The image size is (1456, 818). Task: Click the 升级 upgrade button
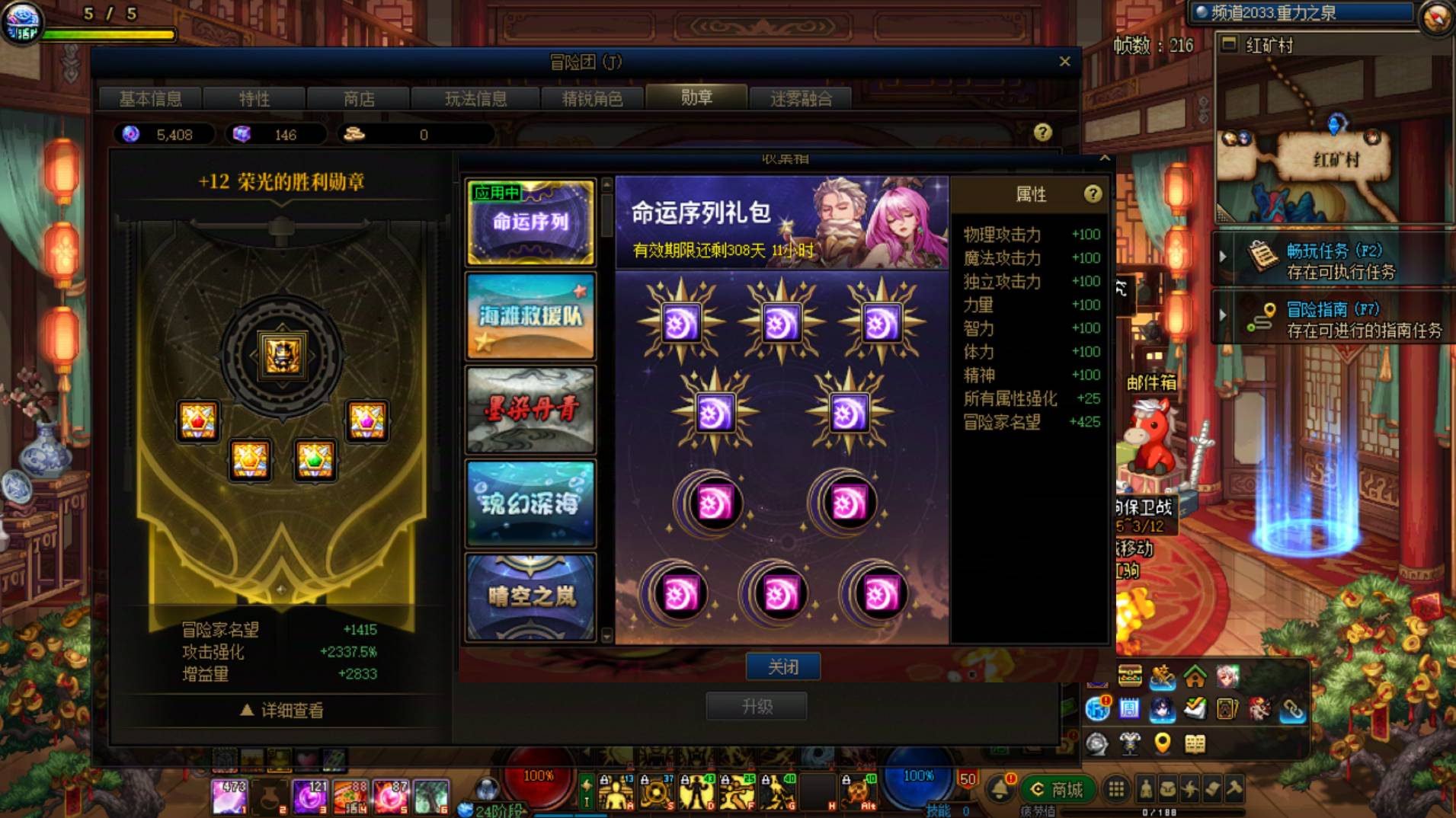tap(757, 705)
